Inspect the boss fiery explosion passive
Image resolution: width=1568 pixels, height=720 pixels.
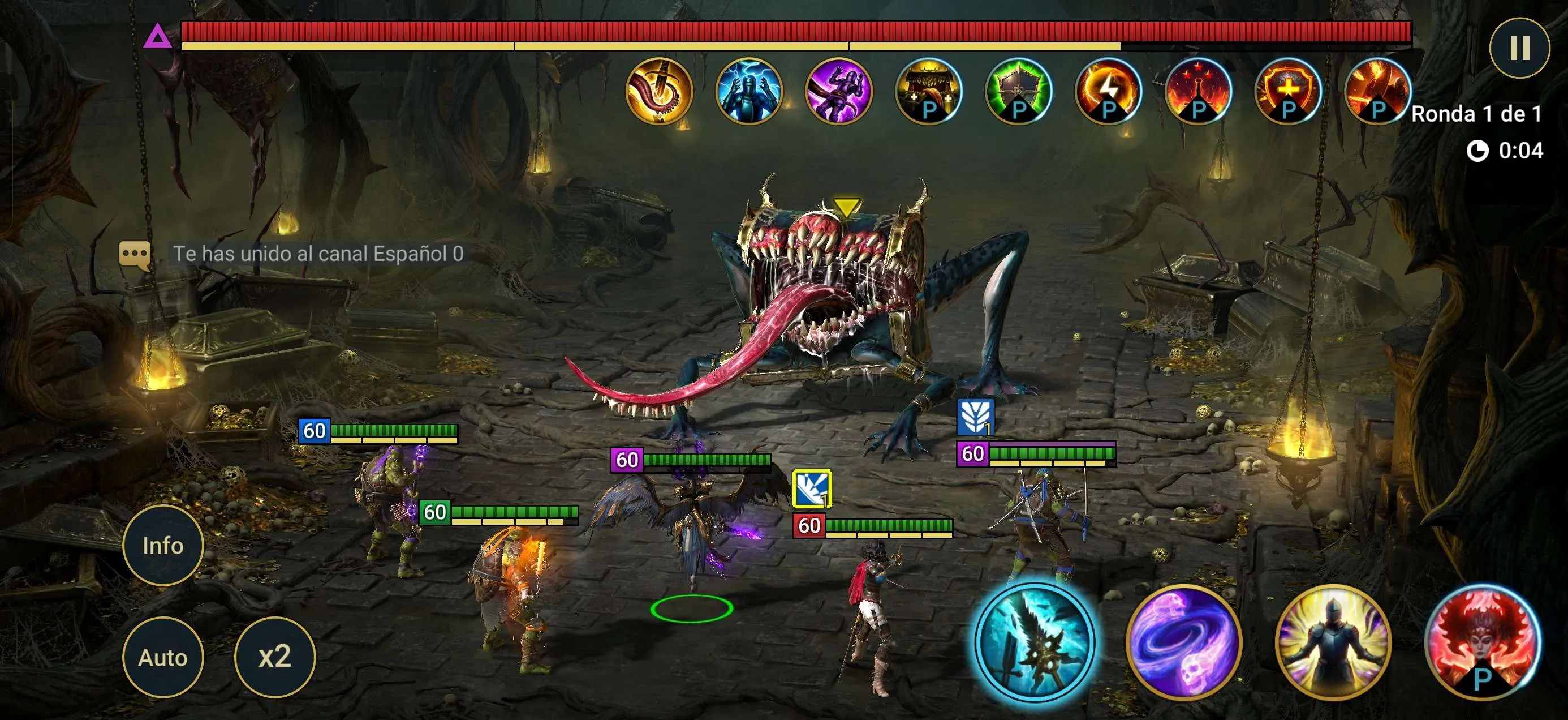coord(1377,91)
